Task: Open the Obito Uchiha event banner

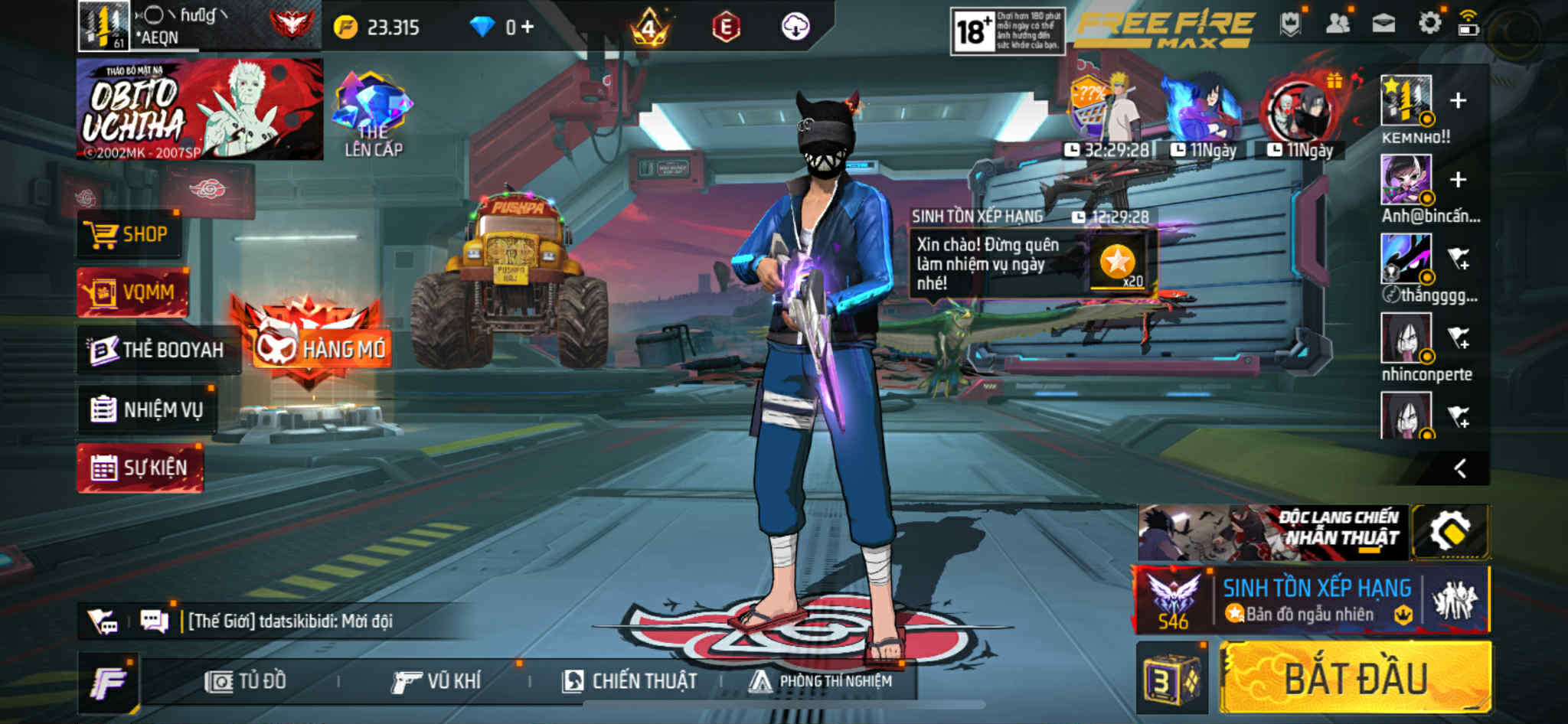Action: [x=199, y=109]
